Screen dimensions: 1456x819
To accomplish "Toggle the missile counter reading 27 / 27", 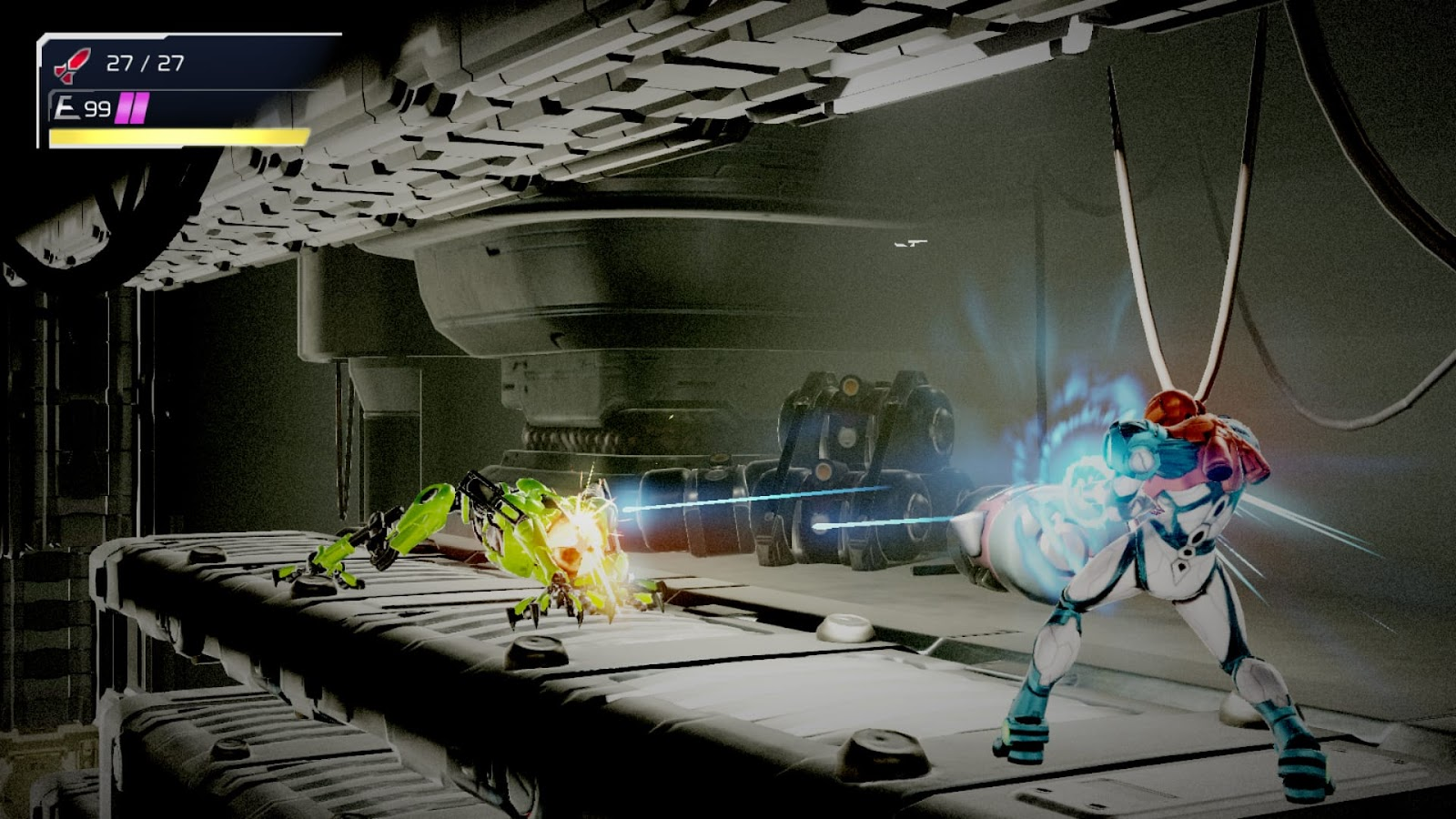I will (146, 62).
